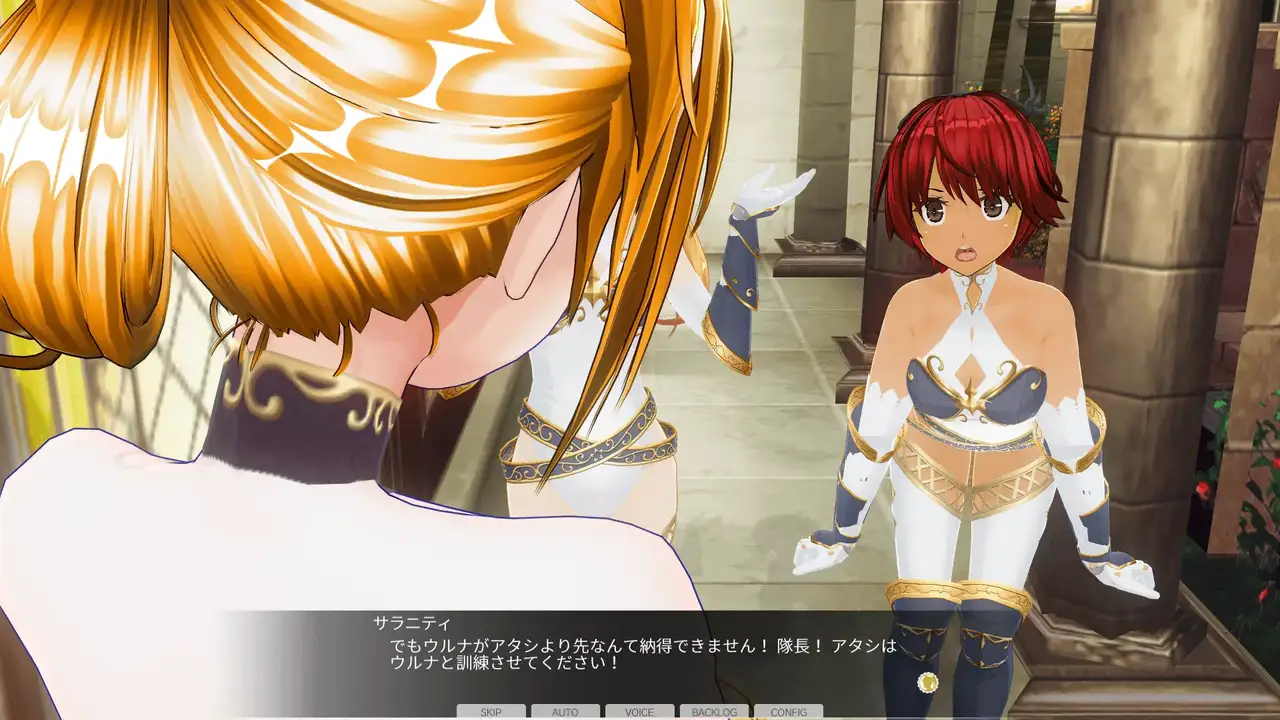Open the CONFIG settings

point(788,712)
